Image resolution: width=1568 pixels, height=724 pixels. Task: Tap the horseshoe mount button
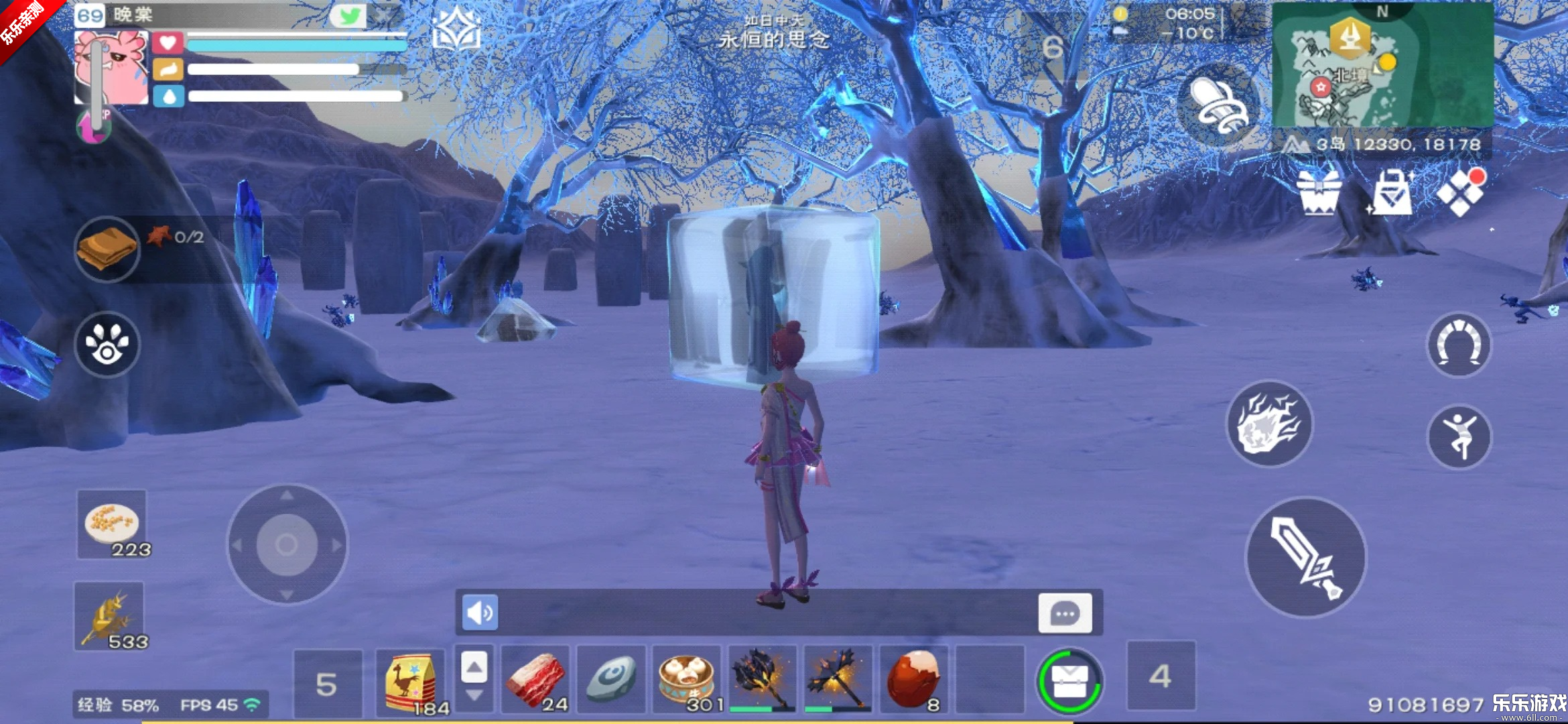tap(1459, 345)
